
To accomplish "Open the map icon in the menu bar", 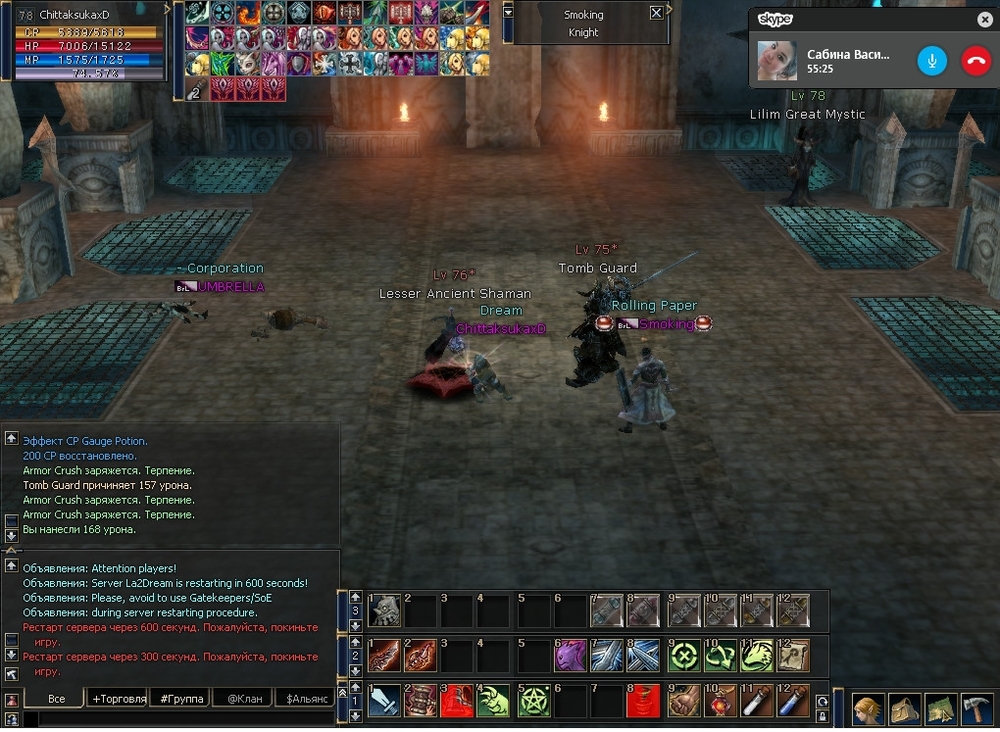I will 940,709.
